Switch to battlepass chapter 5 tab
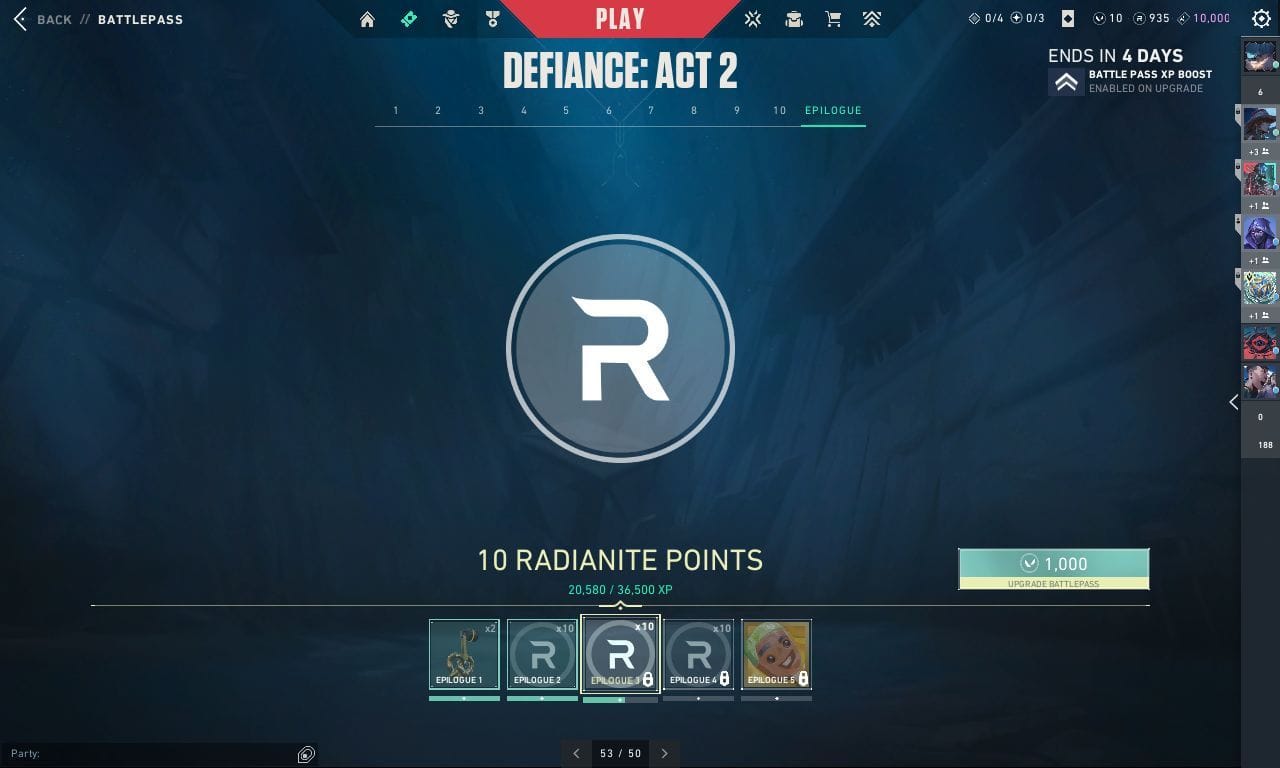Viewport: 1280px width, 768px height. point(565,110)
